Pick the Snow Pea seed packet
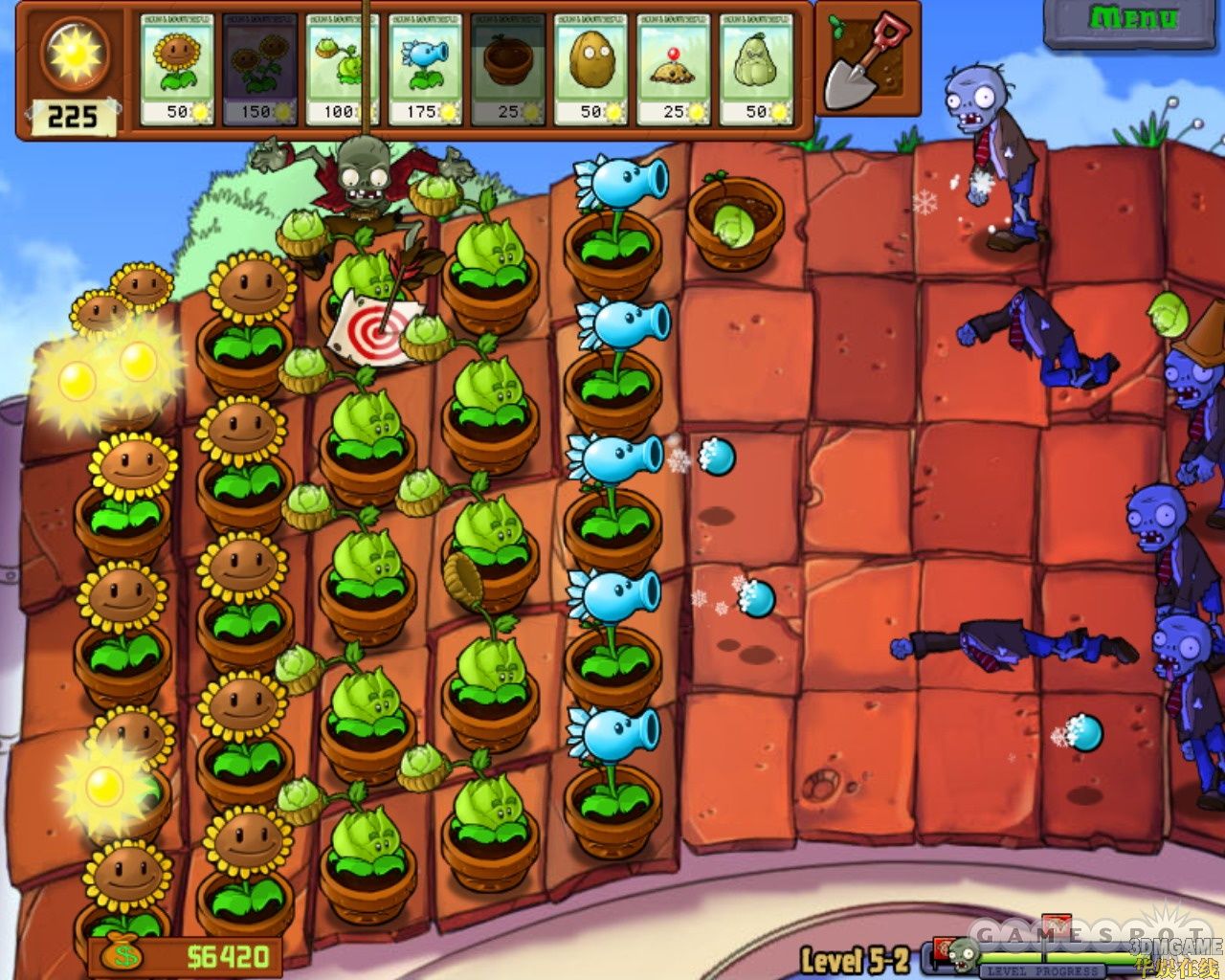This screenshot has height=980, width=1225. tap(425, 69)
